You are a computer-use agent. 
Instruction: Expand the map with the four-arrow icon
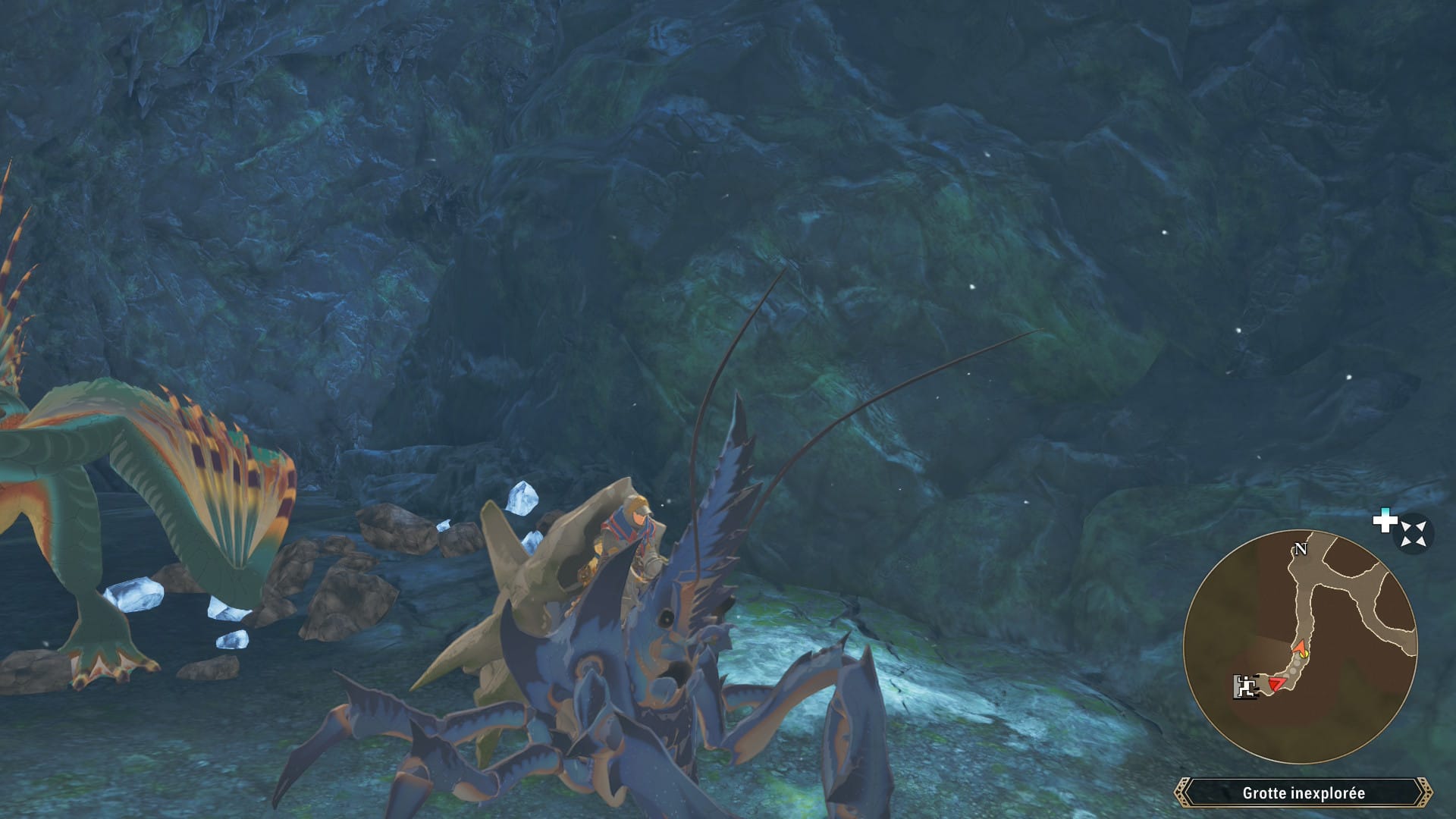click(x=1413, y=533)
